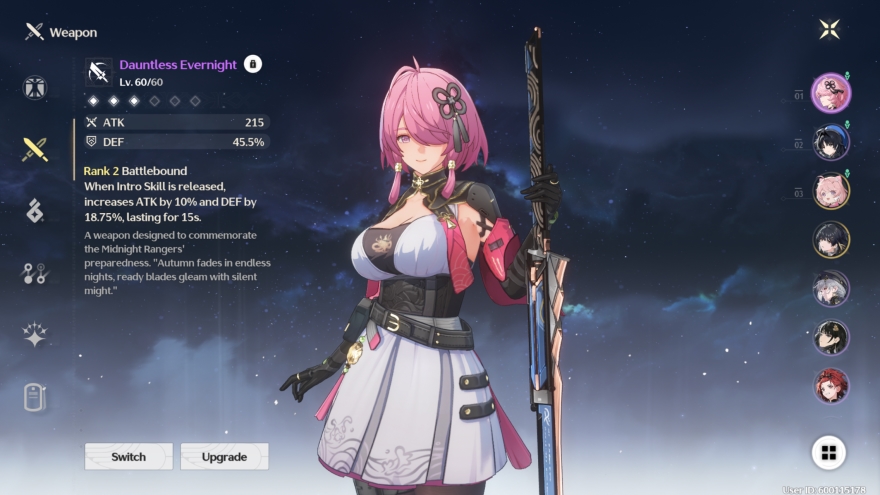880x495 pixels.
Task: Upgrade the Dauntless Evernight weapon
Action: coord(224,456)
